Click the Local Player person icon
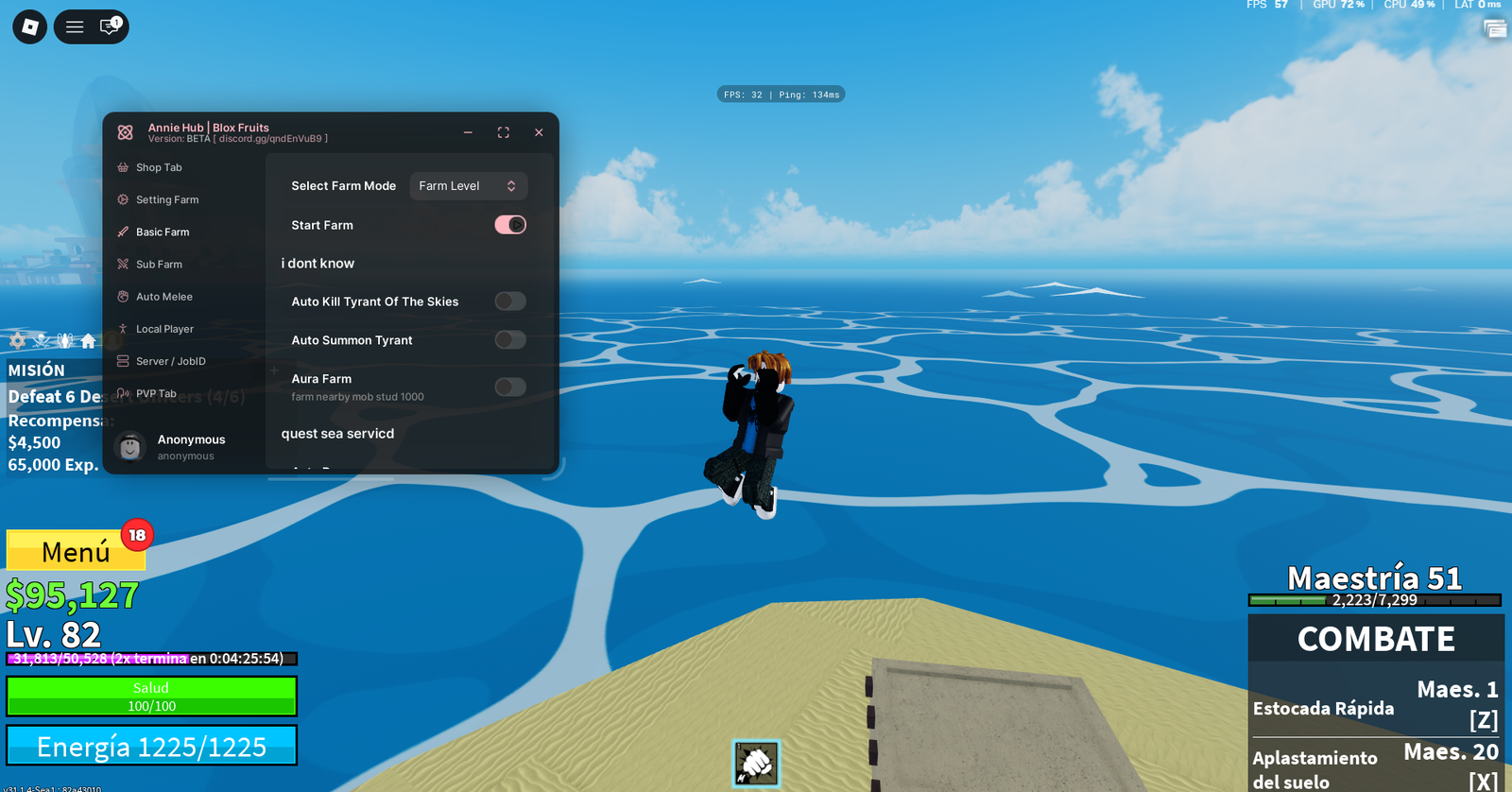The image size is (1512, 792). [x=123, y=328]
